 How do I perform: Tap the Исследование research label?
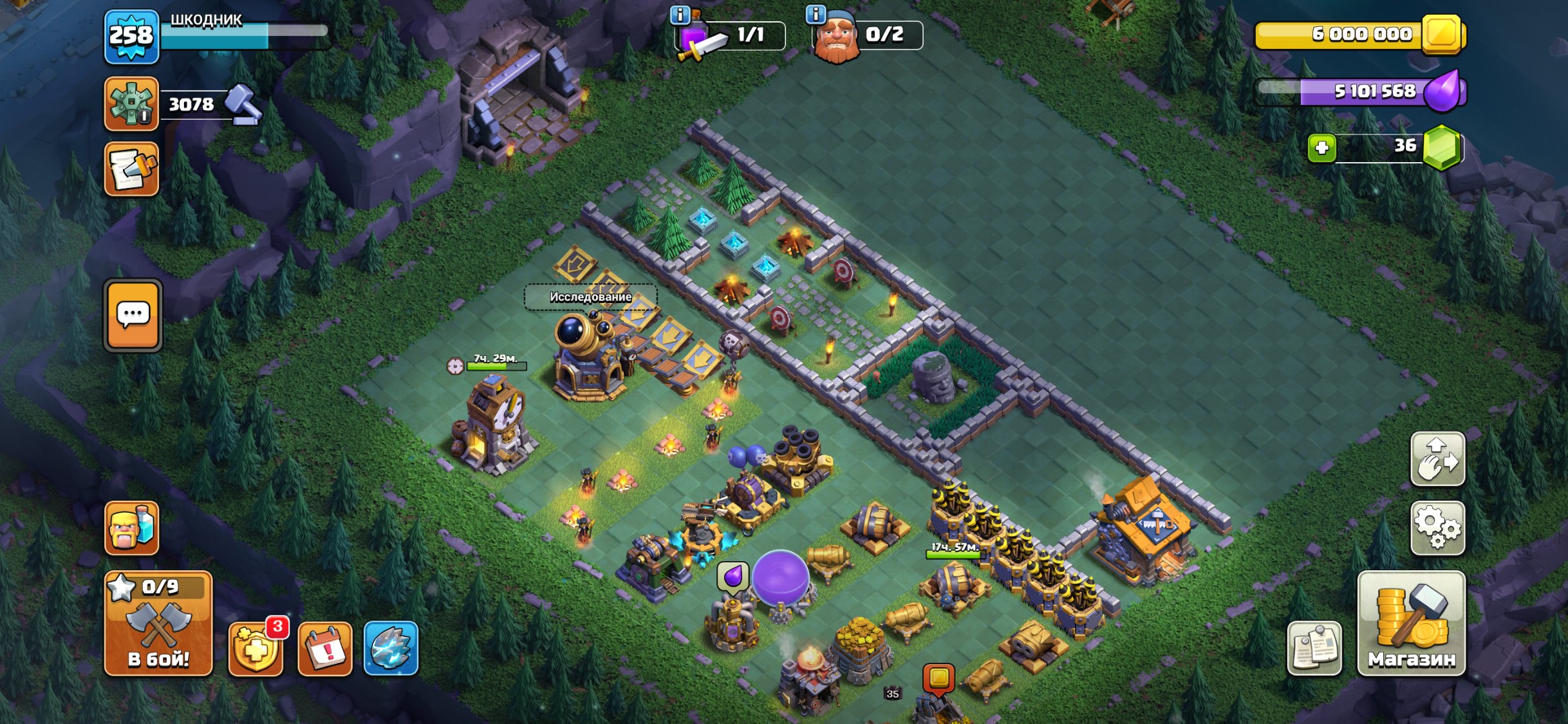(590, 297)
